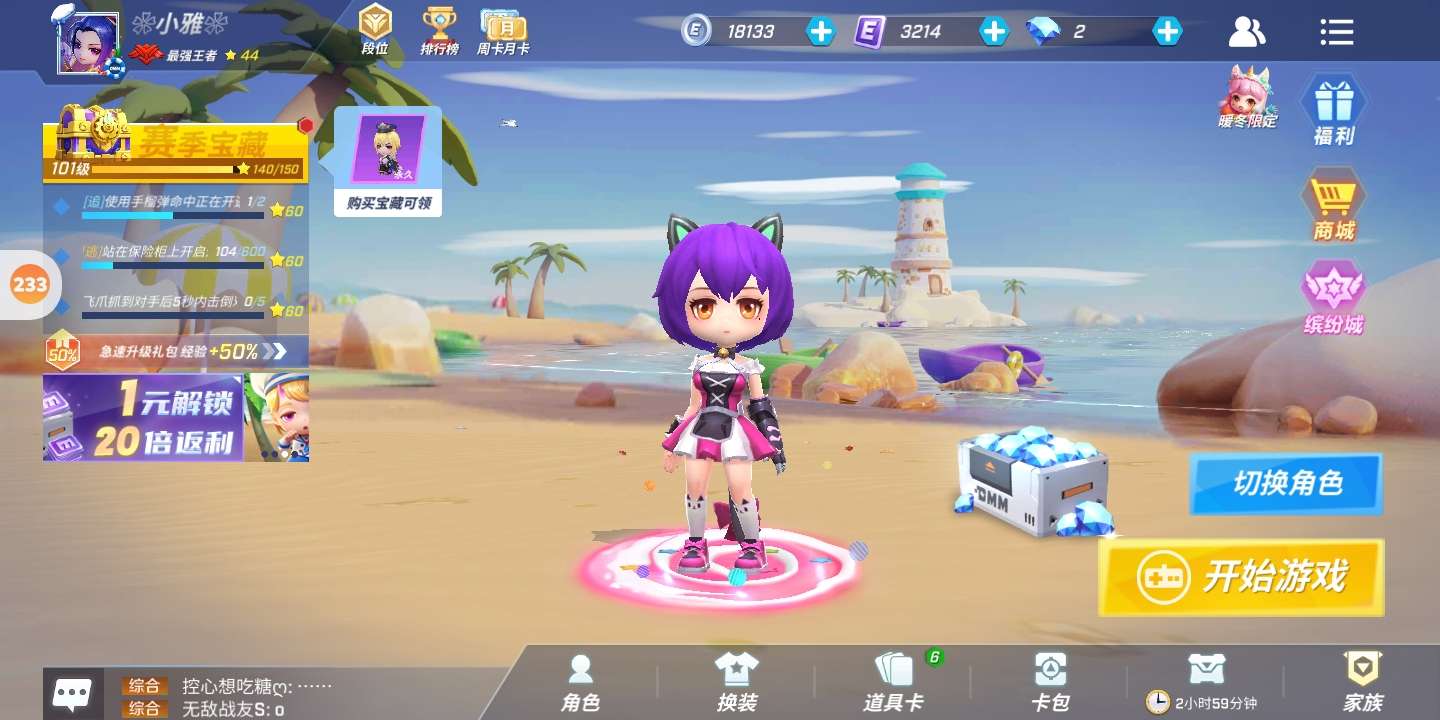1440x720 pixels.
Task: Open the 段位 rank page
Action: (x=375, y=30)
